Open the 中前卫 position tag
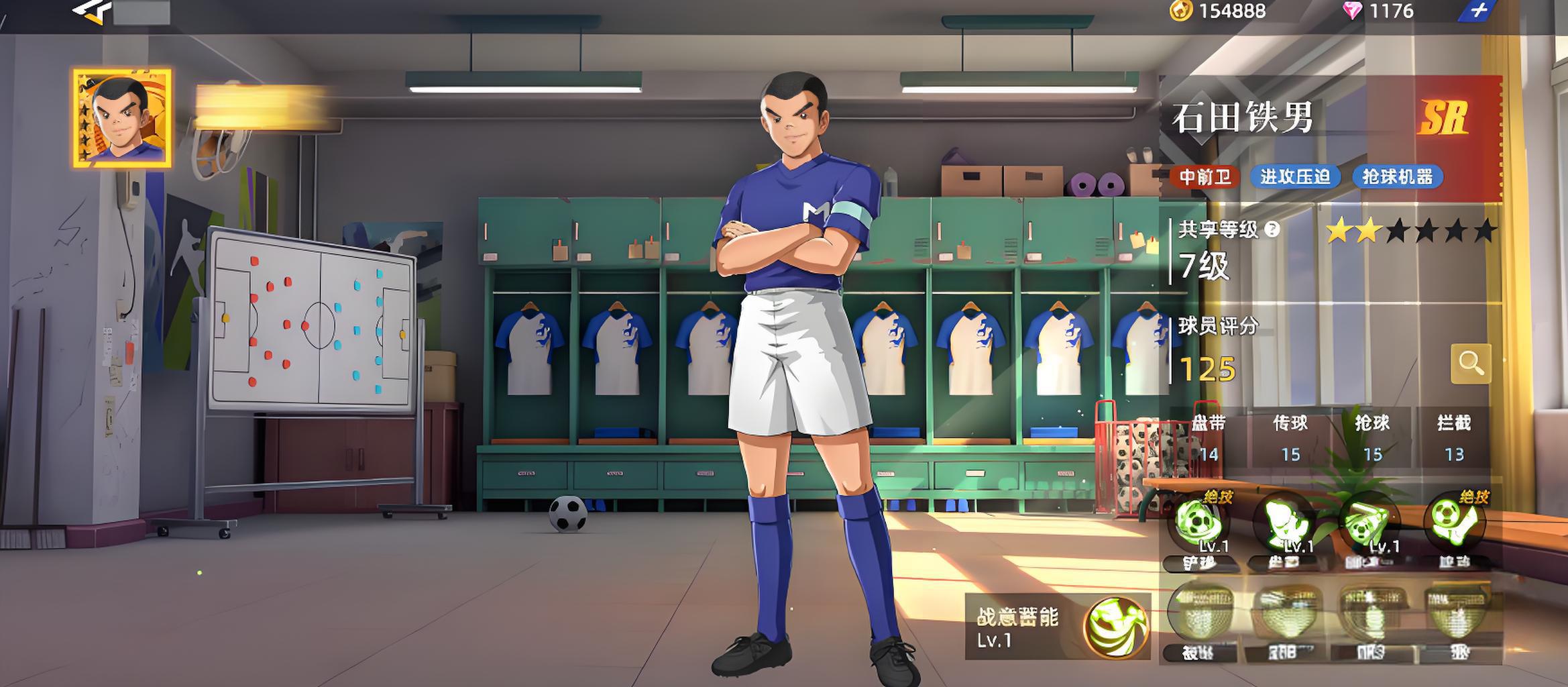Viewport: 1568px width, 687px height. [x=1205, y=177]
